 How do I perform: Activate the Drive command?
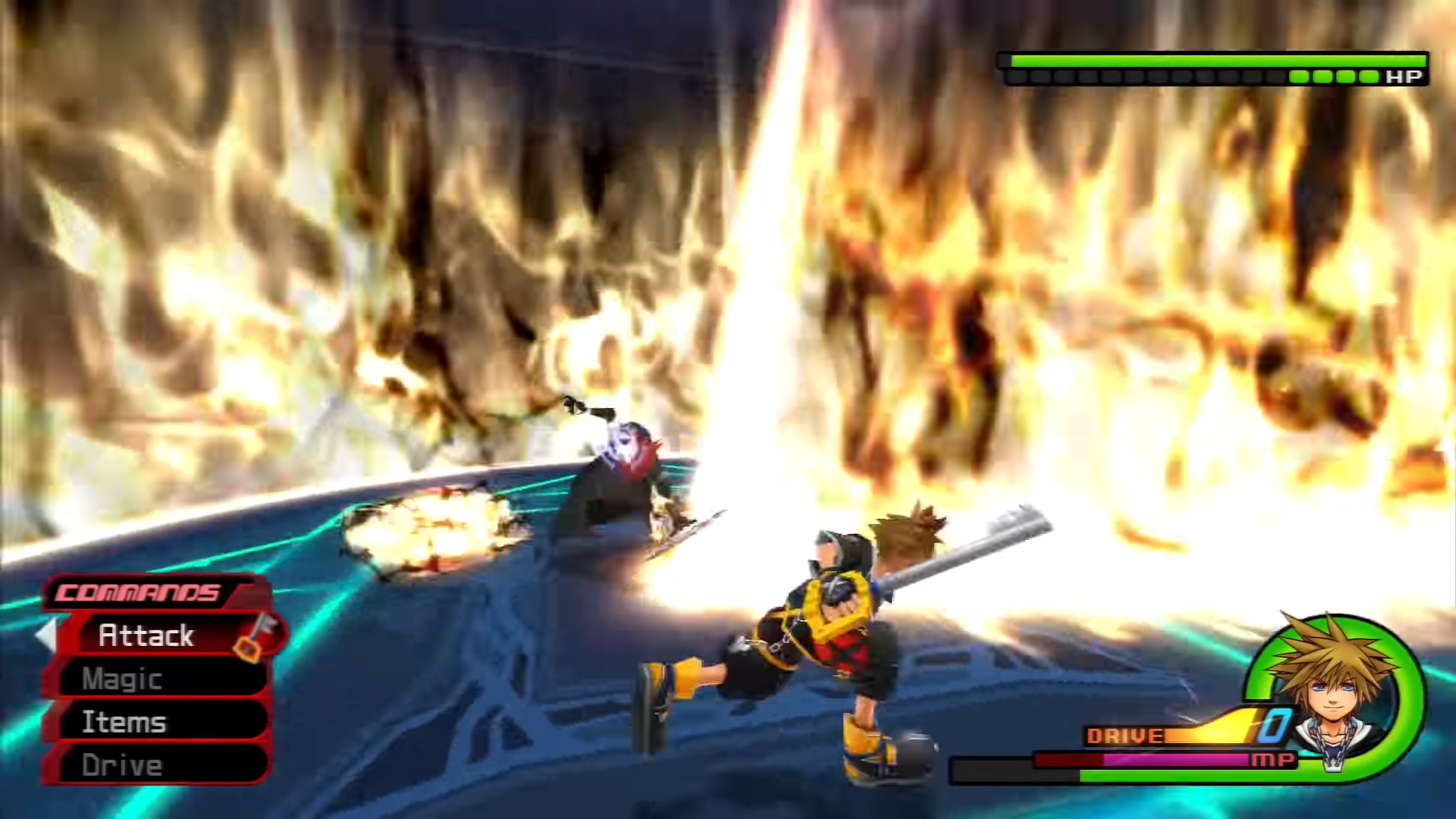pyautogui.click(x=123, y=765)
